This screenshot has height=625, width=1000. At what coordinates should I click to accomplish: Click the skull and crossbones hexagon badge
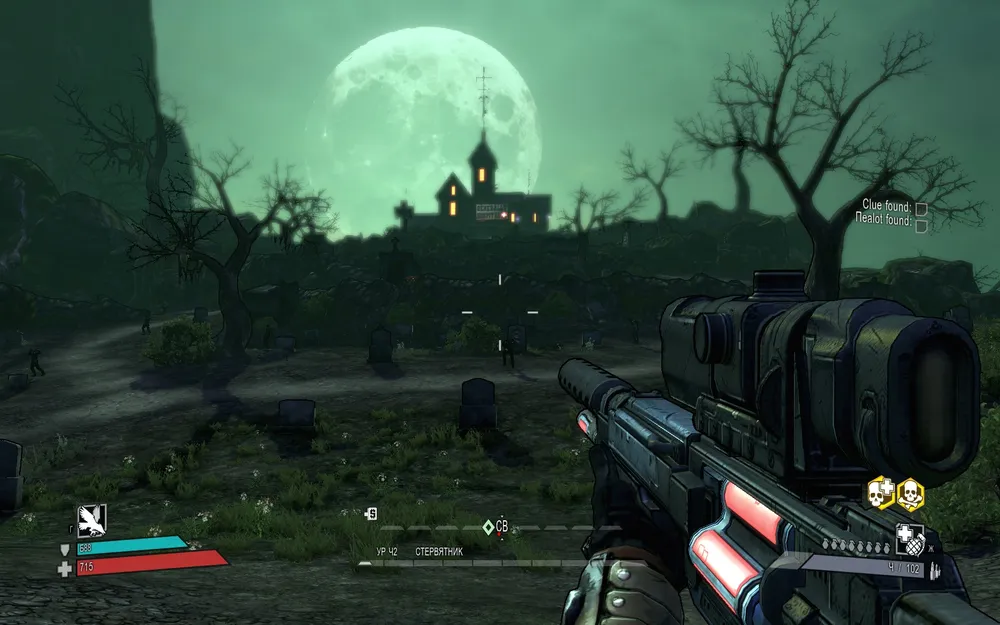[909, 492]
